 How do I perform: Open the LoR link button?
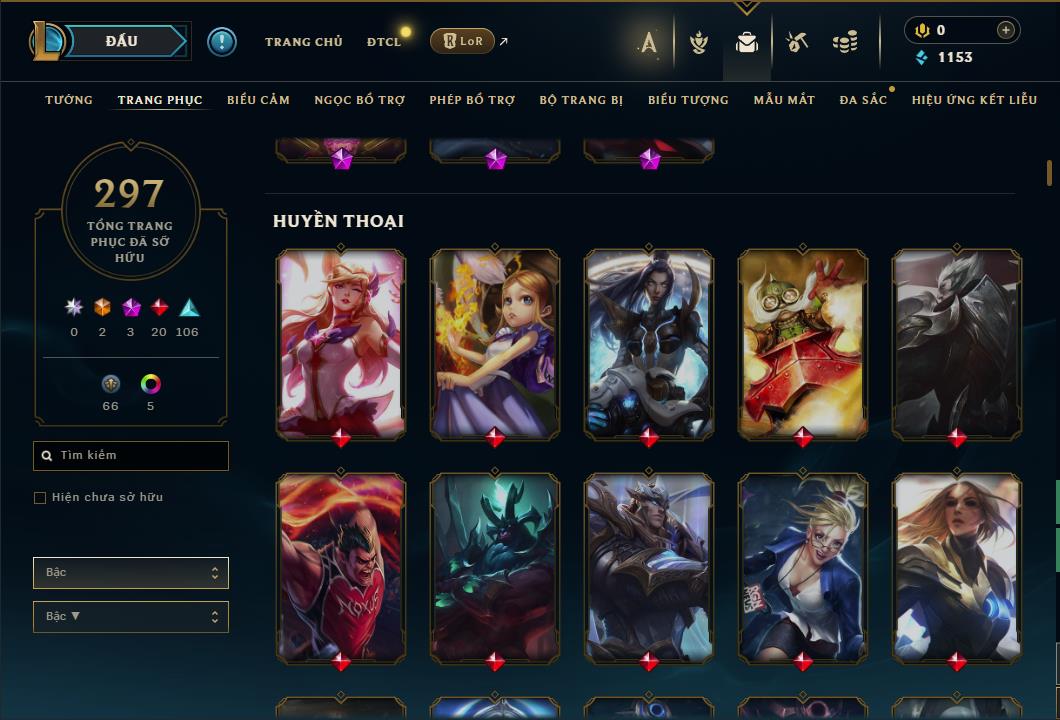pos(461,41)
